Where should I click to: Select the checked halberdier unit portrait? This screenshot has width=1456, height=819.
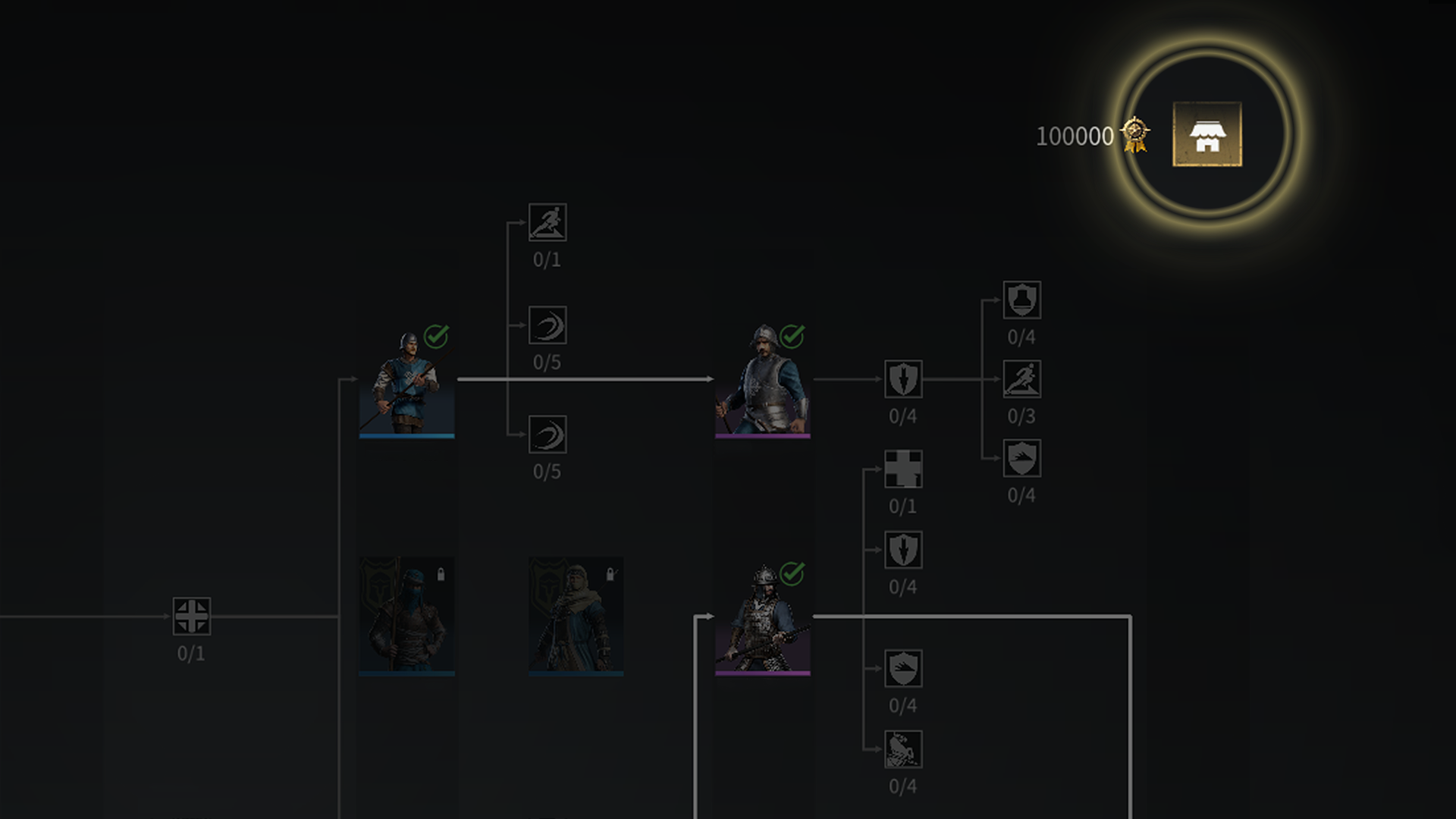tap(762, 629)
